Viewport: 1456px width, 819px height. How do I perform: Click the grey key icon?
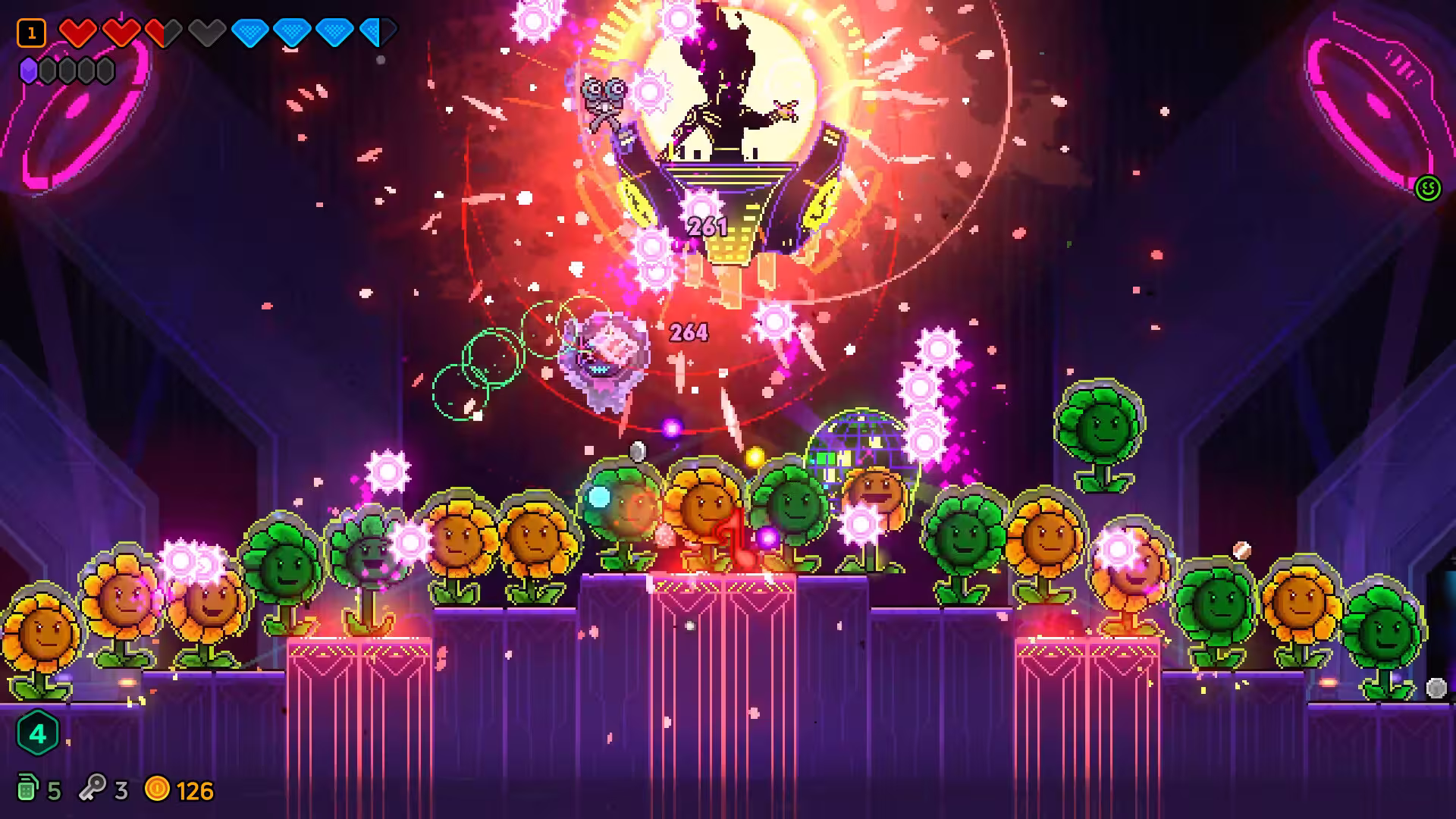[93, 789]
